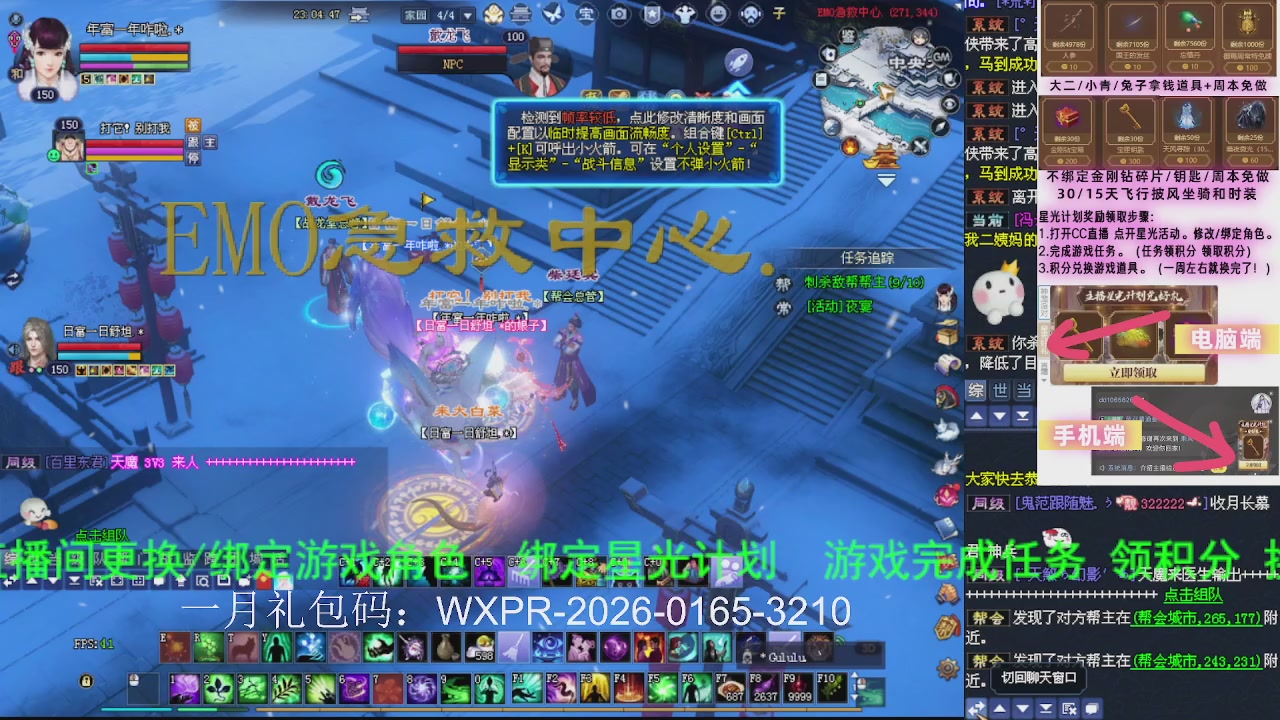
Task: Open the 家园 4/4 dropdown arrow
Action: (x=467, y=15)
